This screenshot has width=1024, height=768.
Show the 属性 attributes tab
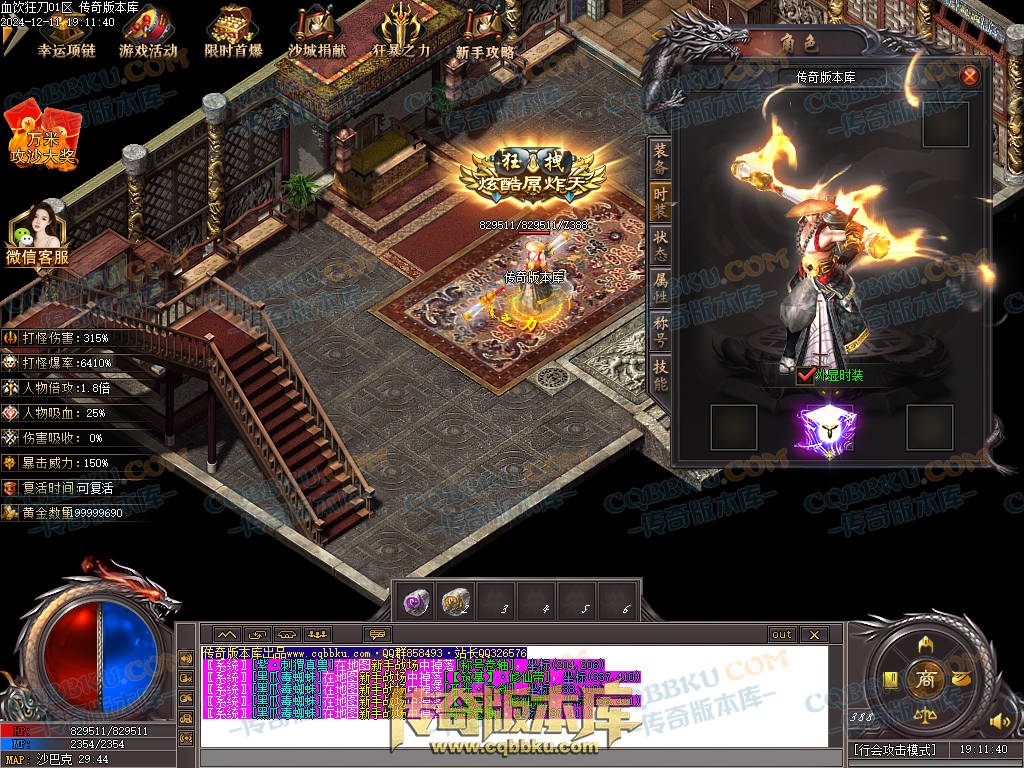[x=660, y=290]
